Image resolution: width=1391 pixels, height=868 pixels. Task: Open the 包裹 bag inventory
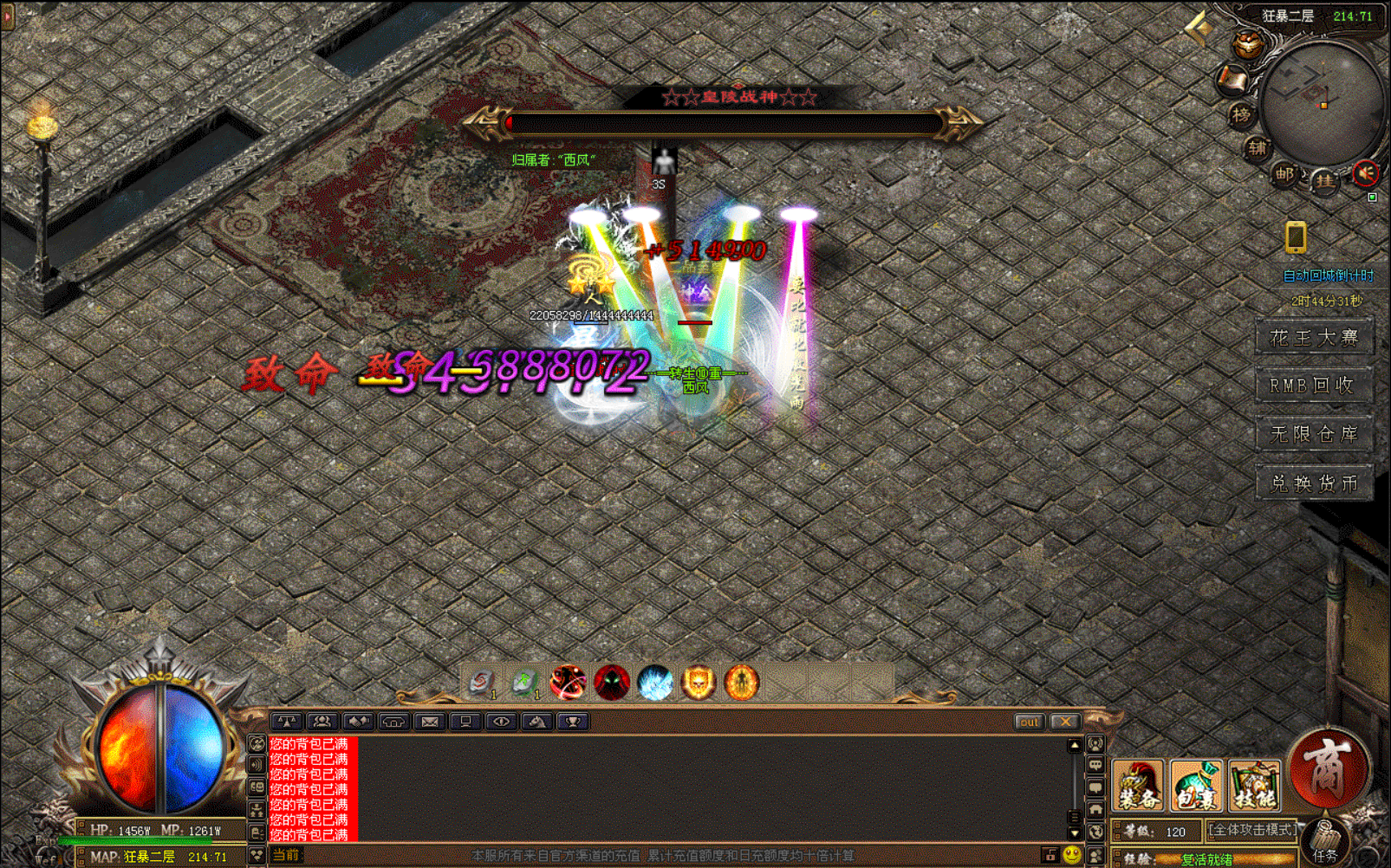[x=1196, y=786]
